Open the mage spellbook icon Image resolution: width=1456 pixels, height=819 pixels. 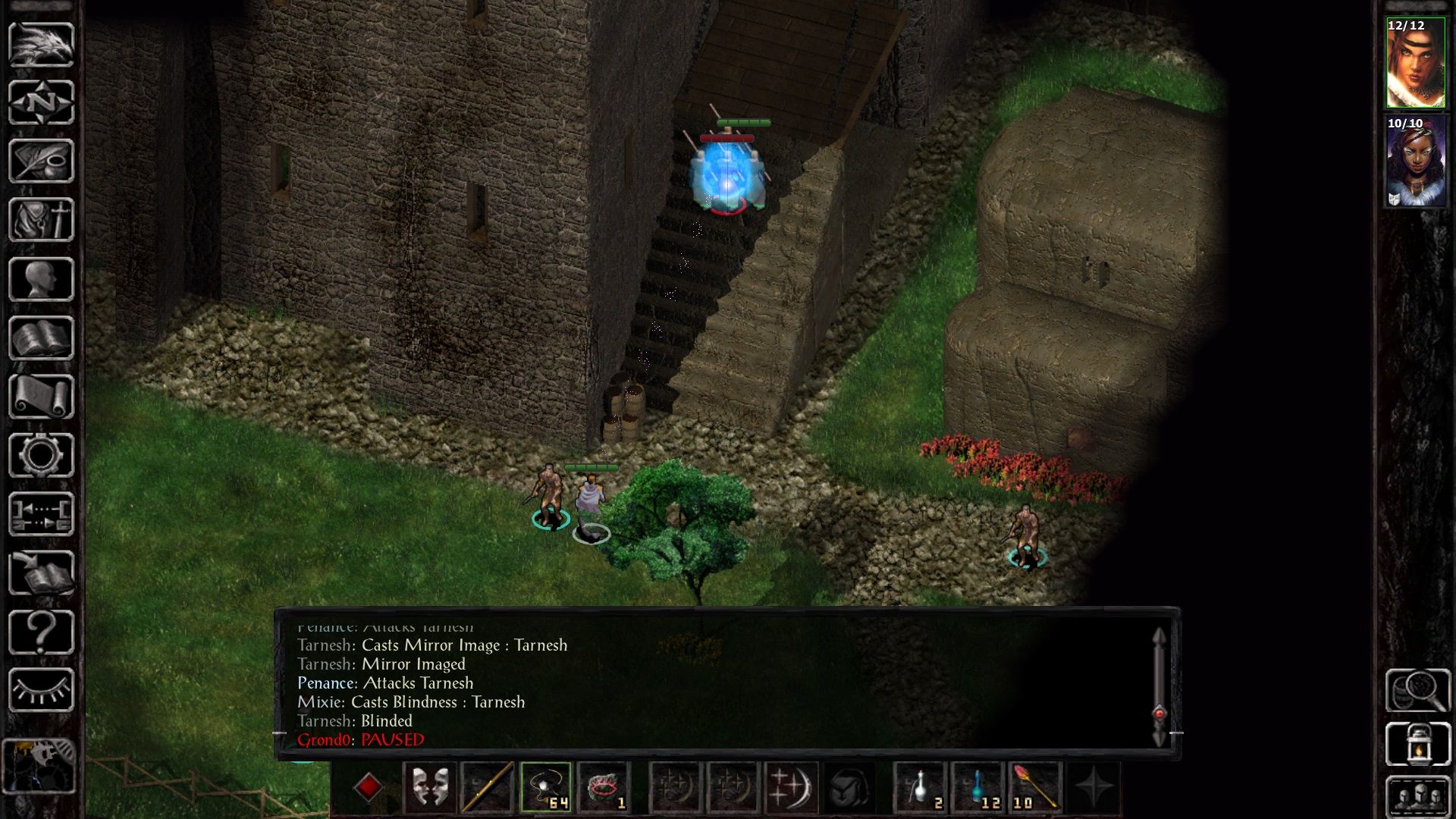[x=42, y=337]
